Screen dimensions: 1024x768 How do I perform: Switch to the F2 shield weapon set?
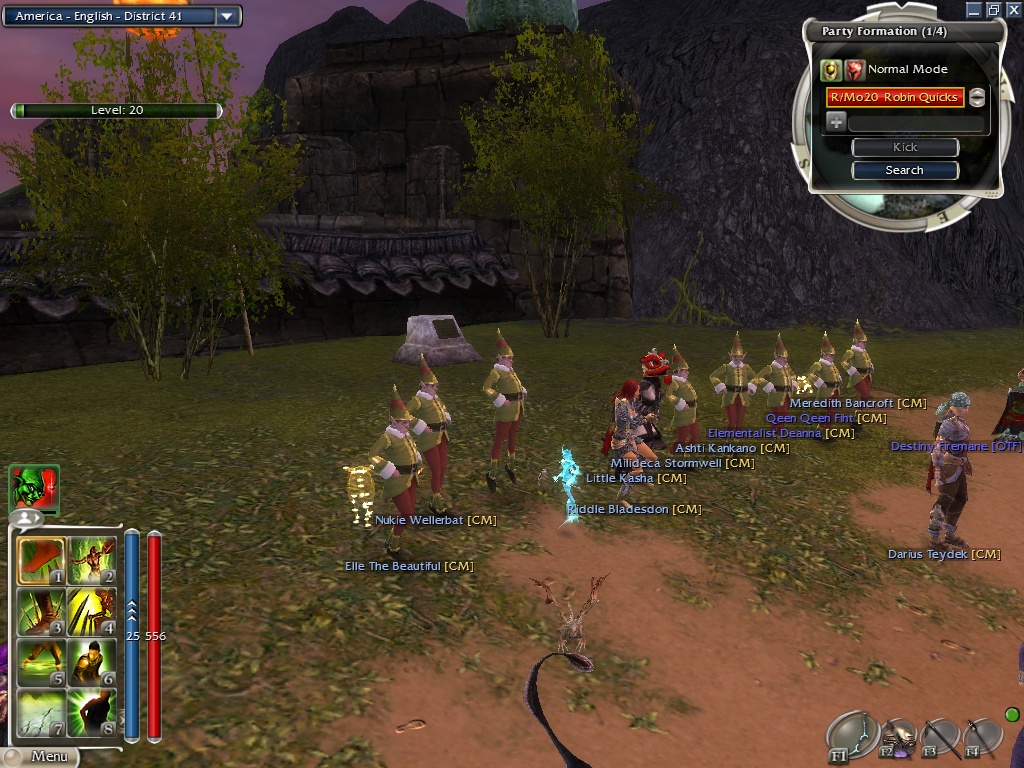(x=897, y=739)
